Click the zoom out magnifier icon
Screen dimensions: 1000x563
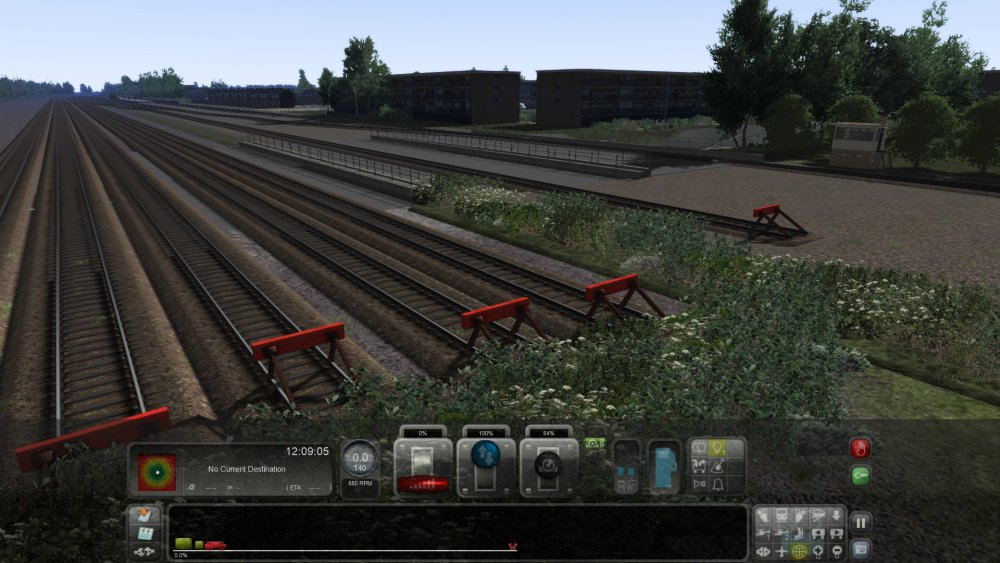pos(835,551)
